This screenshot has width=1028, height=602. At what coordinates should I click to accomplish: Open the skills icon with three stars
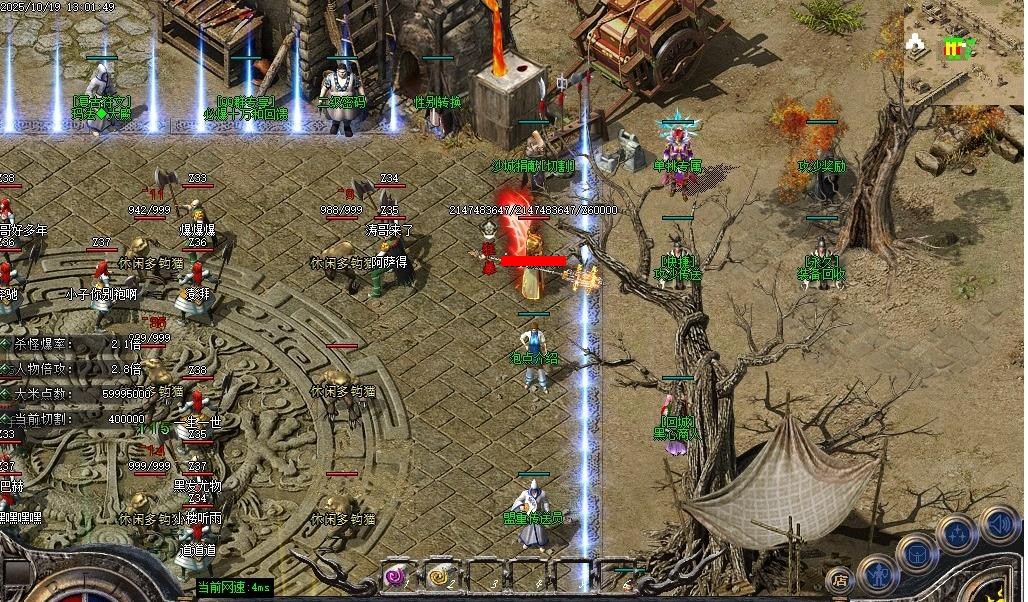pyautogui.click(x=957, y=533)
